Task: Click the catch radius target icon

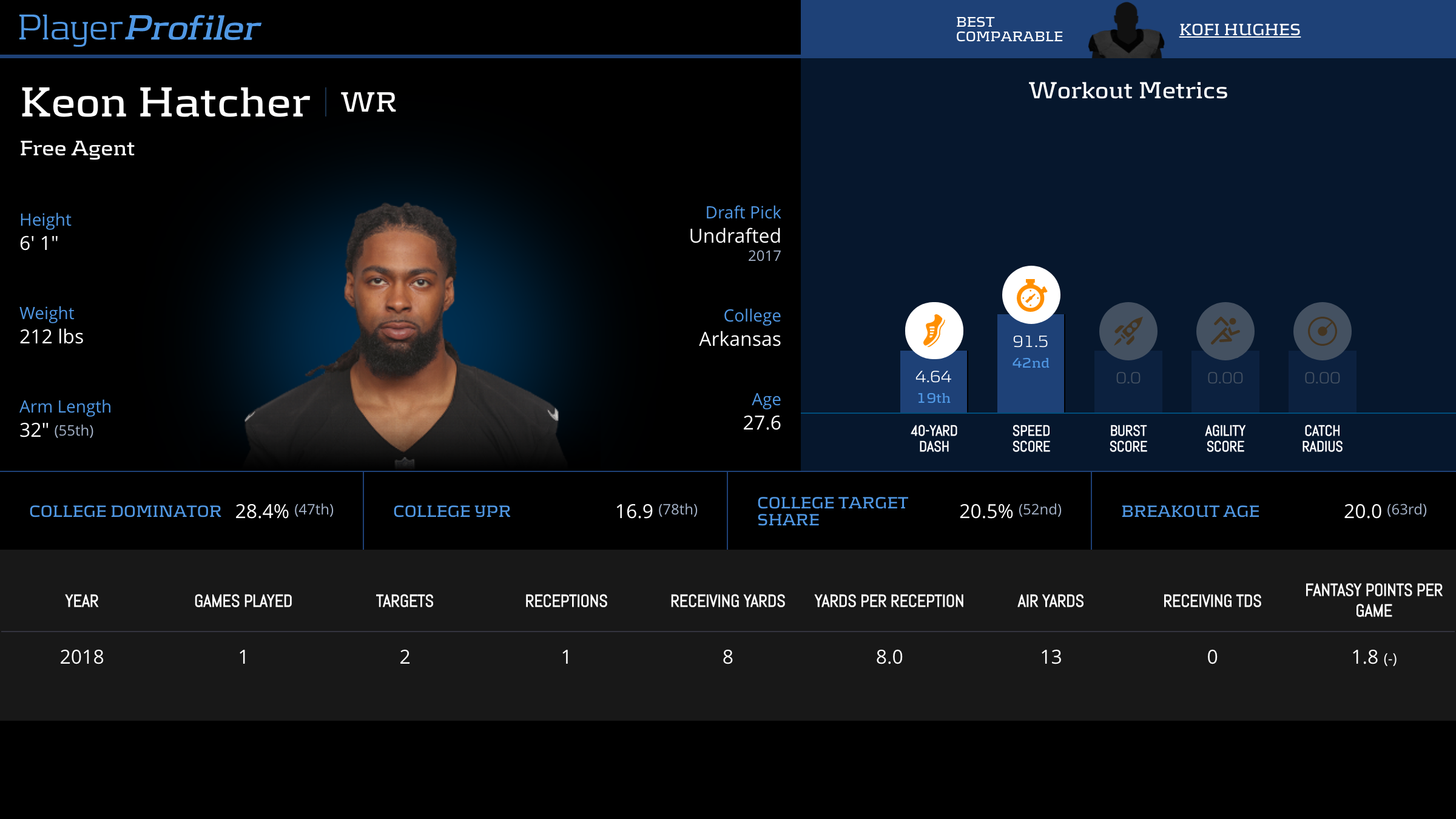Action: [1322, 331]
